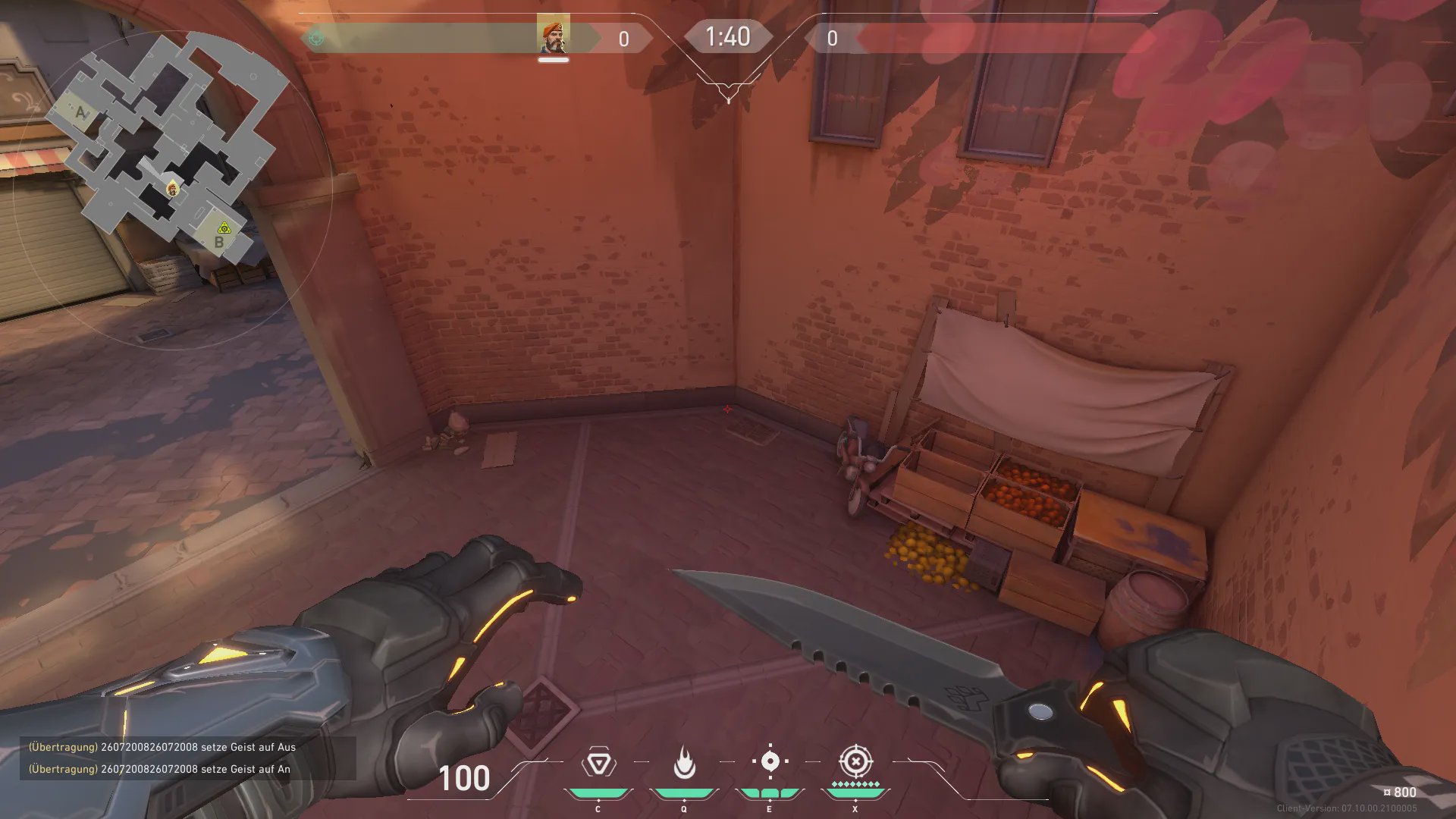The height and width of the screenshot is (819, 1456).
Task: Activate the Stim Beacon ability icon
Action: 598,763
